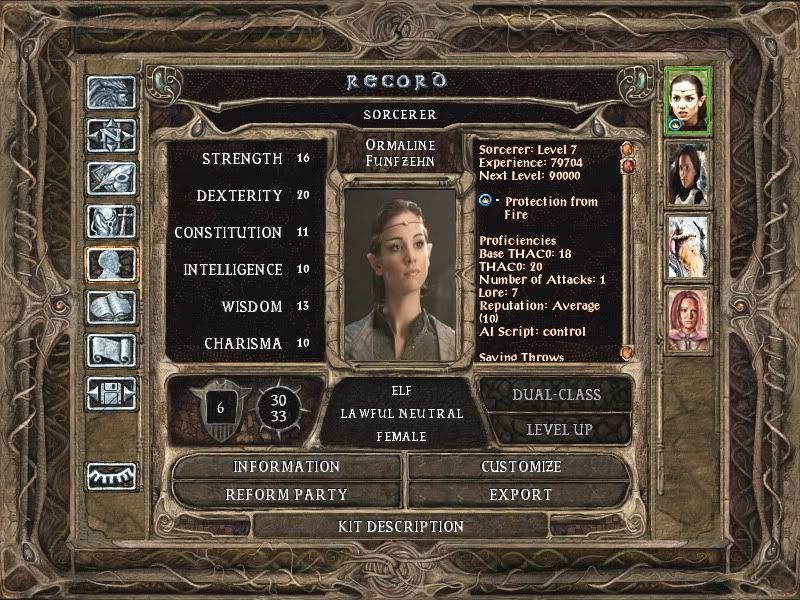Select the pink-haired character portrait
The image size is (800, 600).
pos(688,320)
